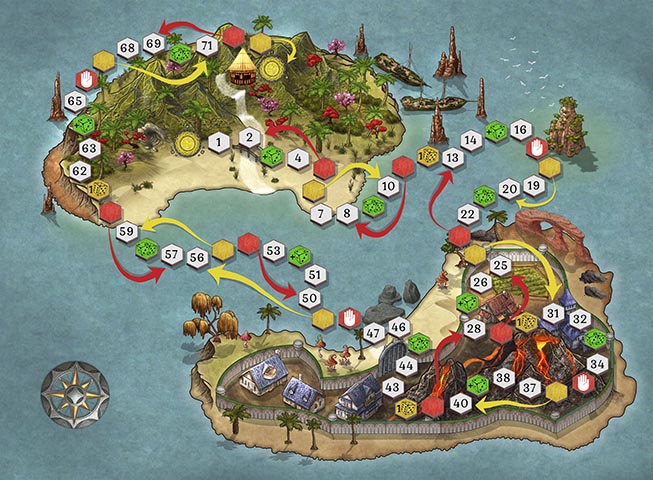Viewport: 653px width, 480px height.
Task: Select tile number 62
Action: tap(81, 171)
